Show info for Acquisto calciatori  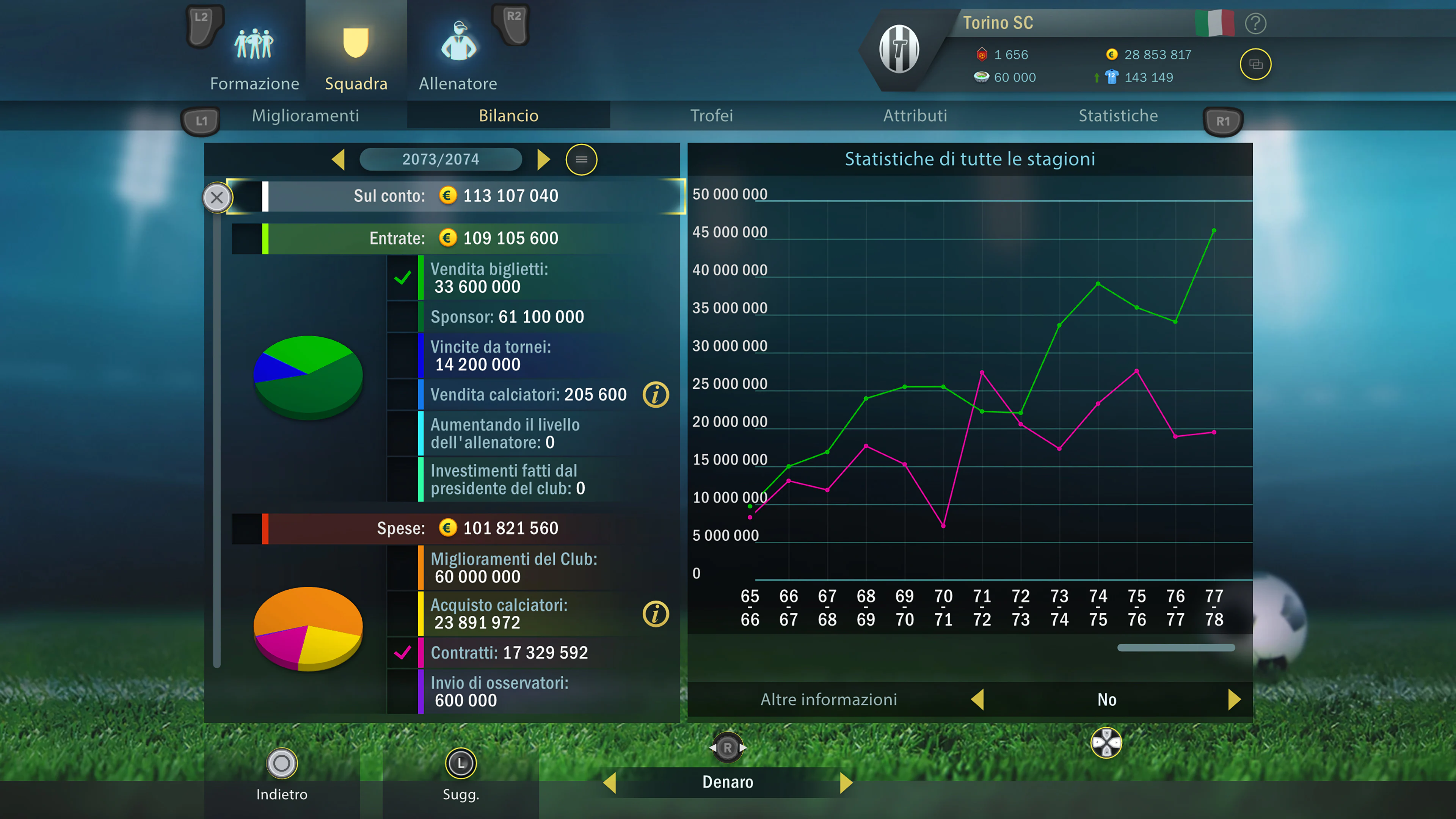coord(656,614)
